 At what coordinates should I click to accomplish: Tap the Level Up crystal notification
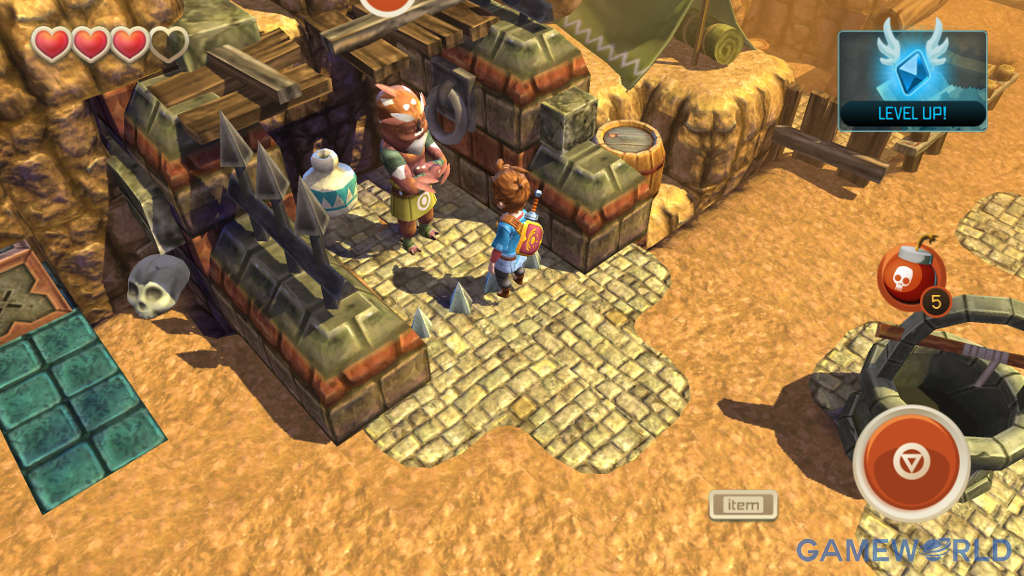(x=912, y=80)
